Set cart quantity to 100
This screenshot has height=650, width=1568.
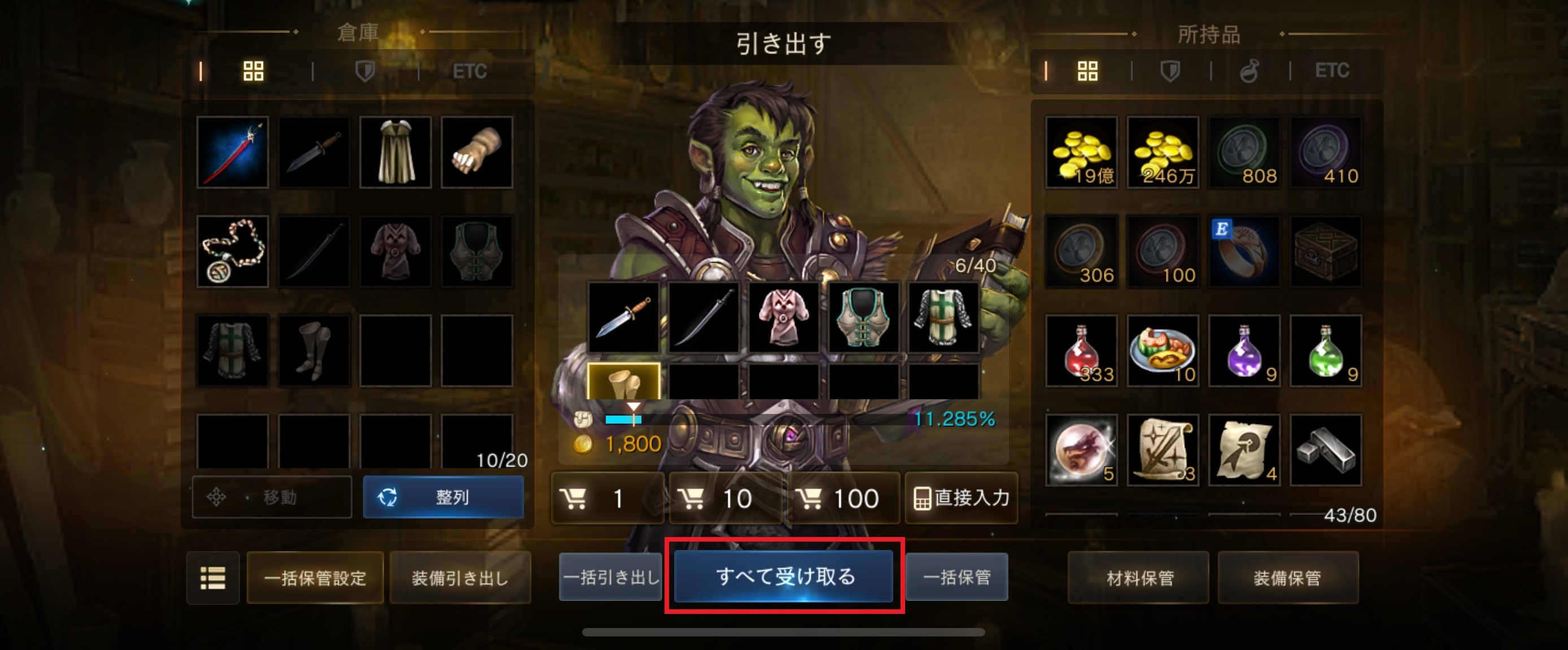(x=843, y=499)
